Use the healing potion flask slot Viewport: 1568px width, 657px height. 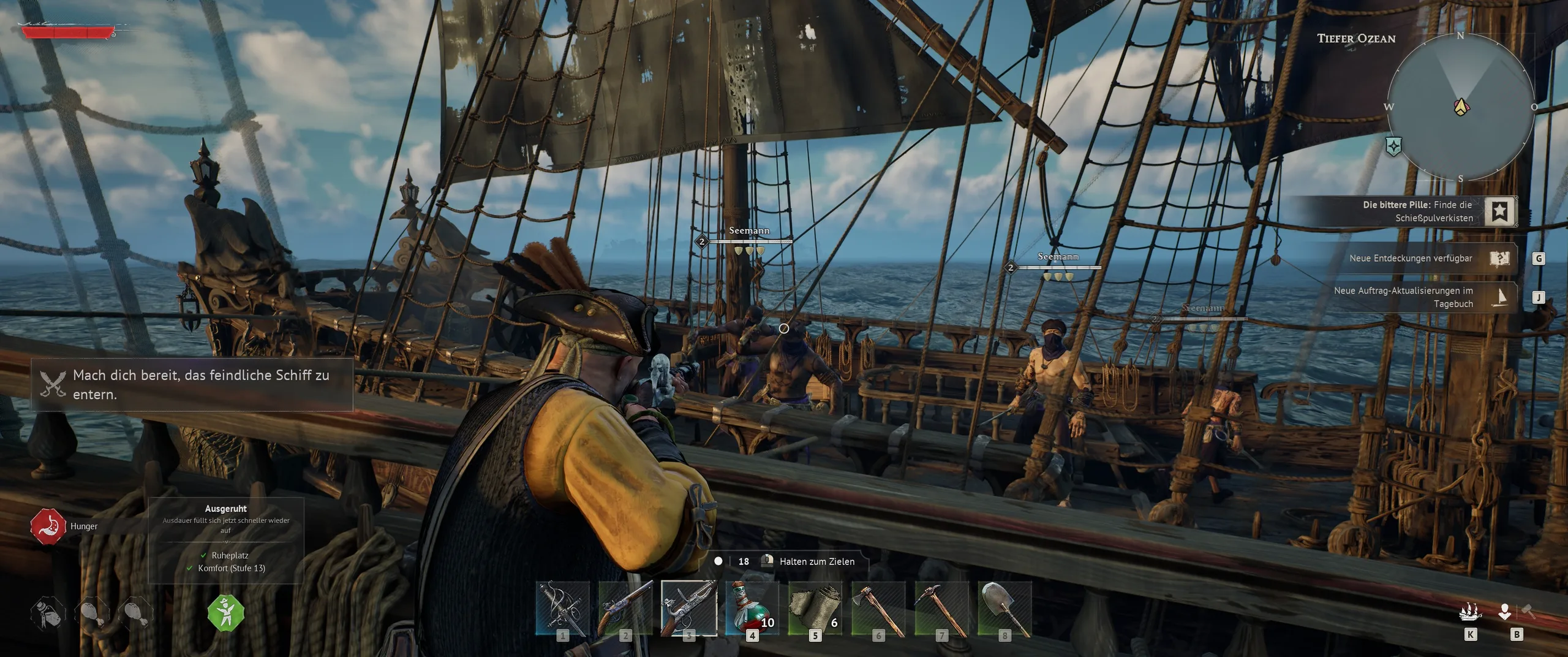752,608
